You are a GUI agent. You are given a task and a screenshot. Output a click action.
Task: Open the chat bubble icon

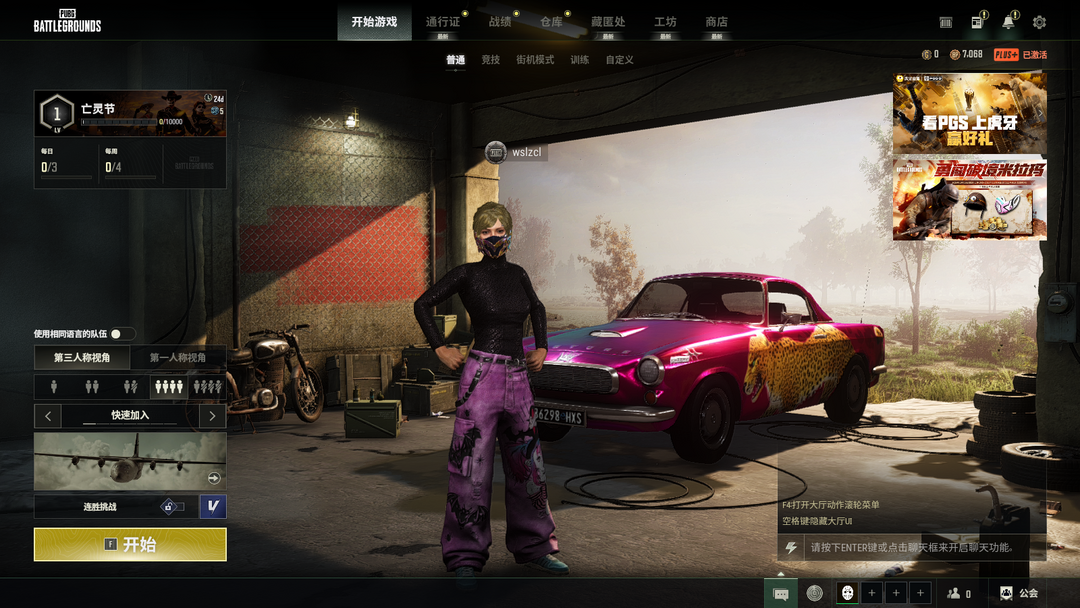pyautogui.click(x=781, y=593)
